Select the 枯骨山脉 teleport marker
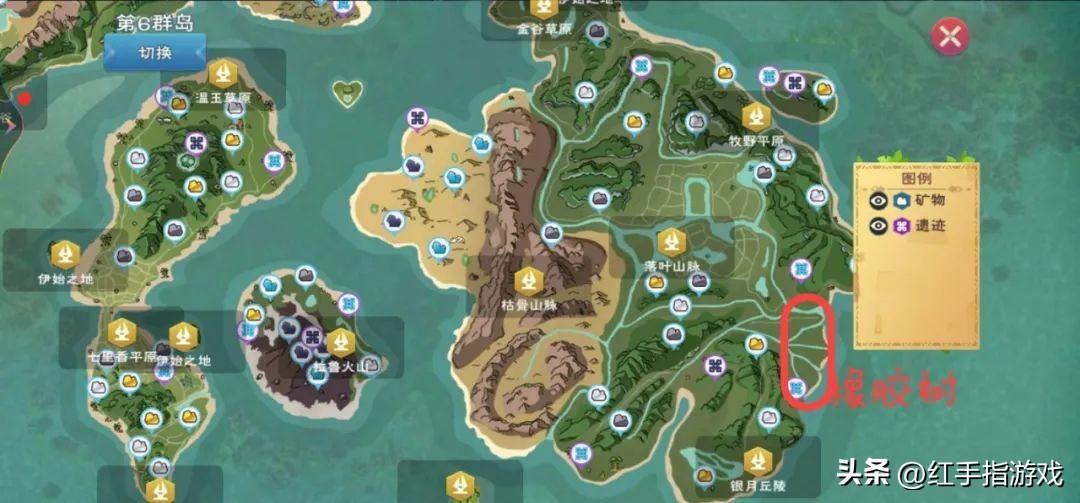This screenshot has width=1080, height=503. pos(528,281)
